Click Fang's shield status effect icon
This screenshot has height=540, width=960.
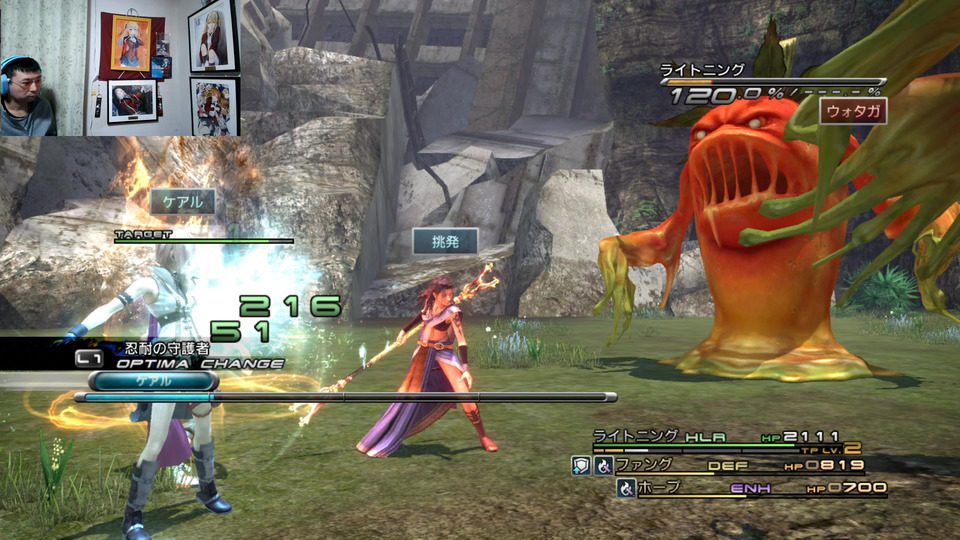tap(580, 465)
